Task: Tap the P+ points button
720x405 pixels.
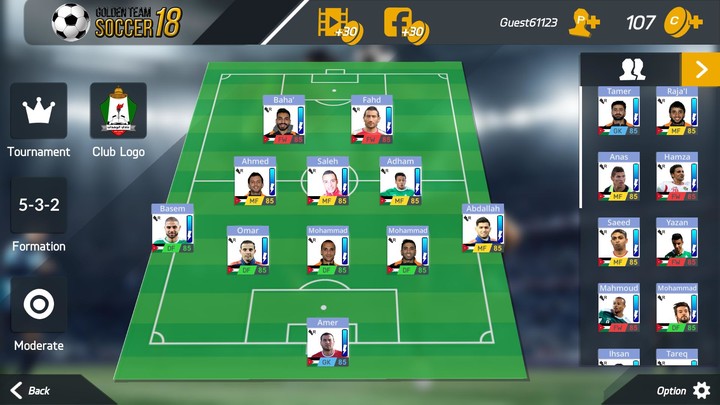Action: click(x=584, y=22)
